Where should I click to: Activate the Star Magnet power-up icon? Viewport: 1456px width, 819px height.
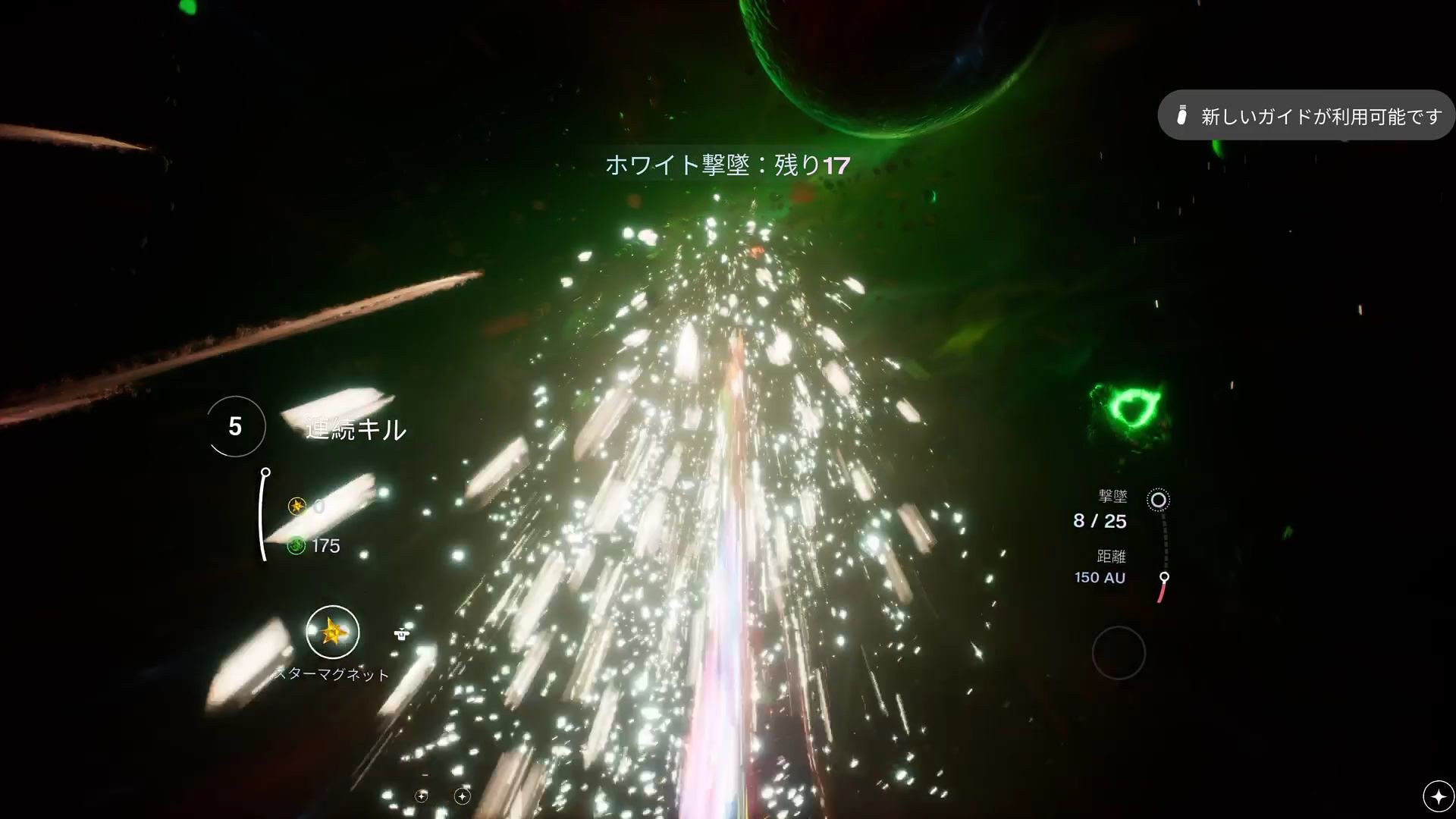[332, 632]
